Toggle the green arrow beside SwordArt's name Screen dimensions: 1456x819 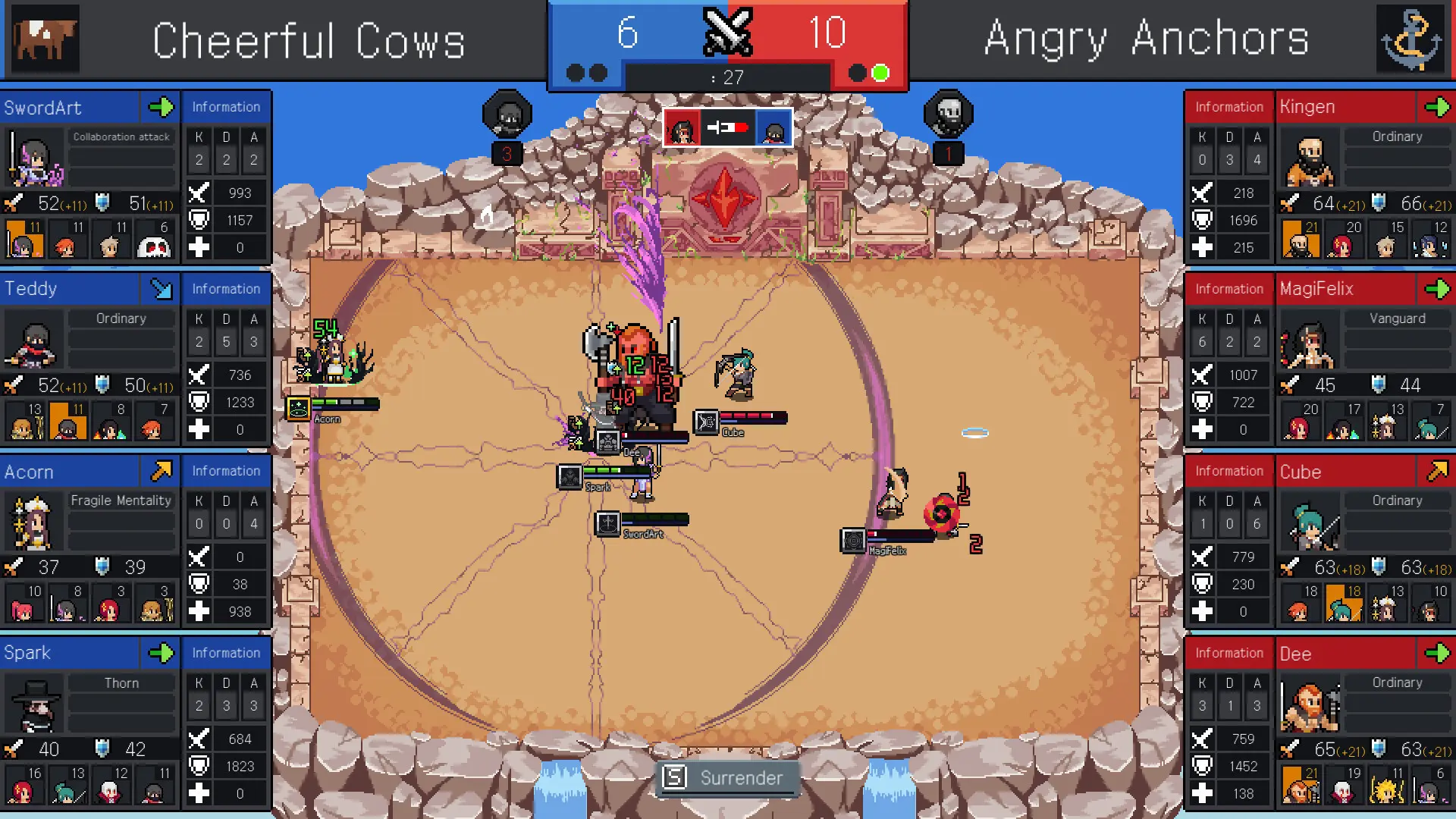(x=160, y=108)
